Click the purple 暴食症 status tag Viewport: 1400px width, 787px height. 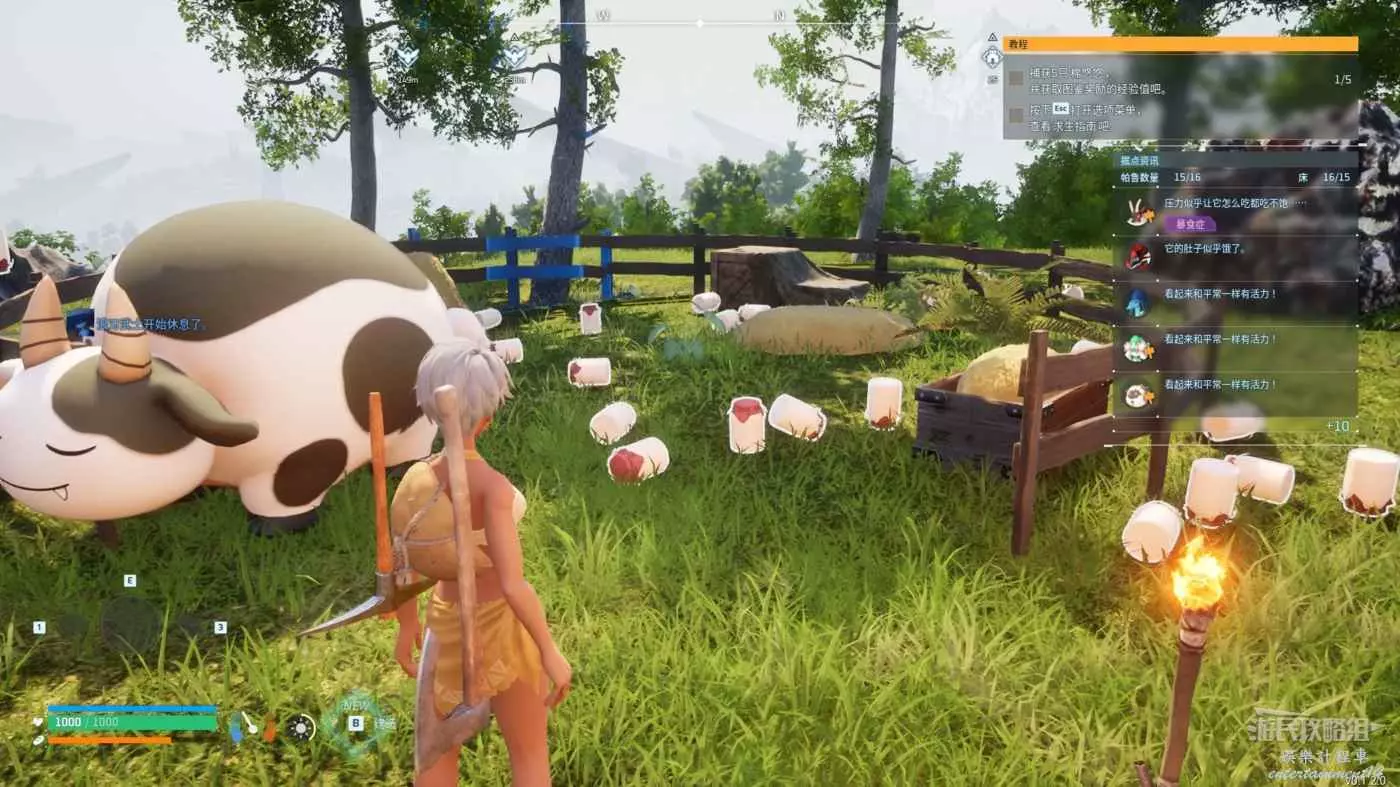(x=1188, y=224)
